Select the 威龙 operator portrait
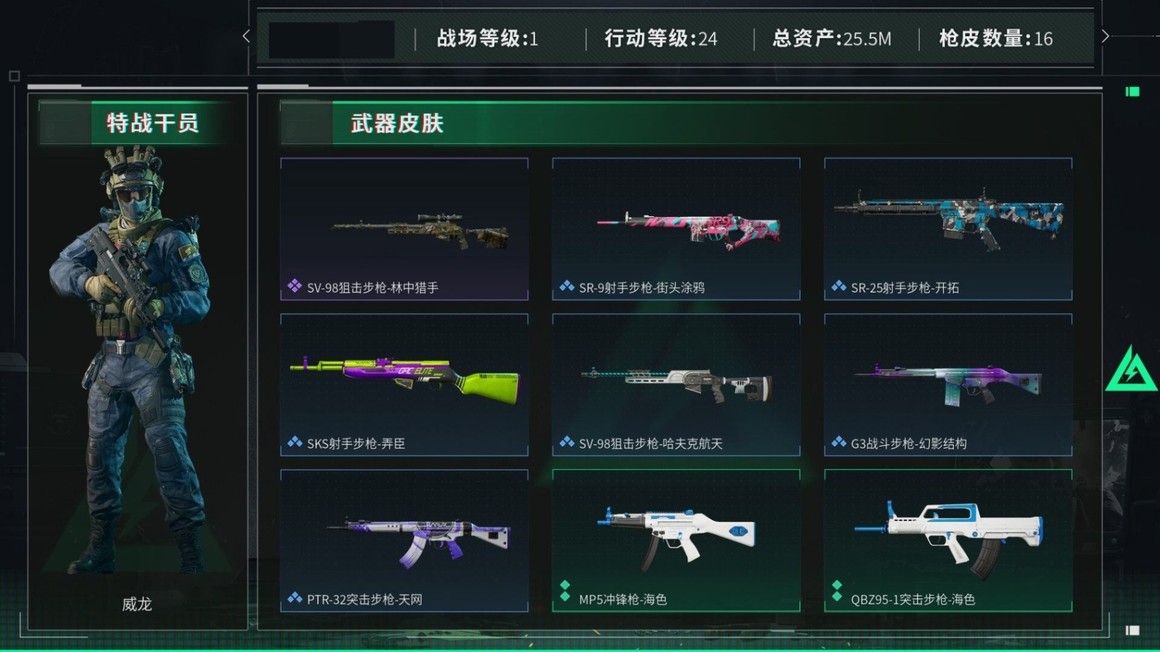This screenshot has width=1160, height=652. click(137, 360)
